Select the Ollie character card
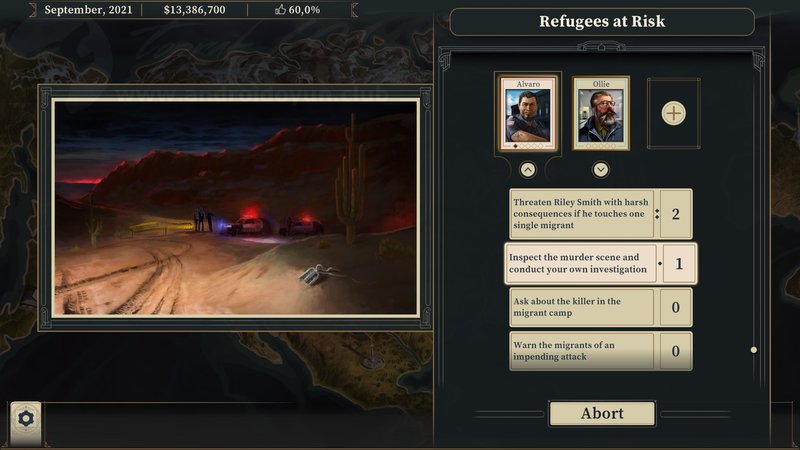 coord(601,113)
